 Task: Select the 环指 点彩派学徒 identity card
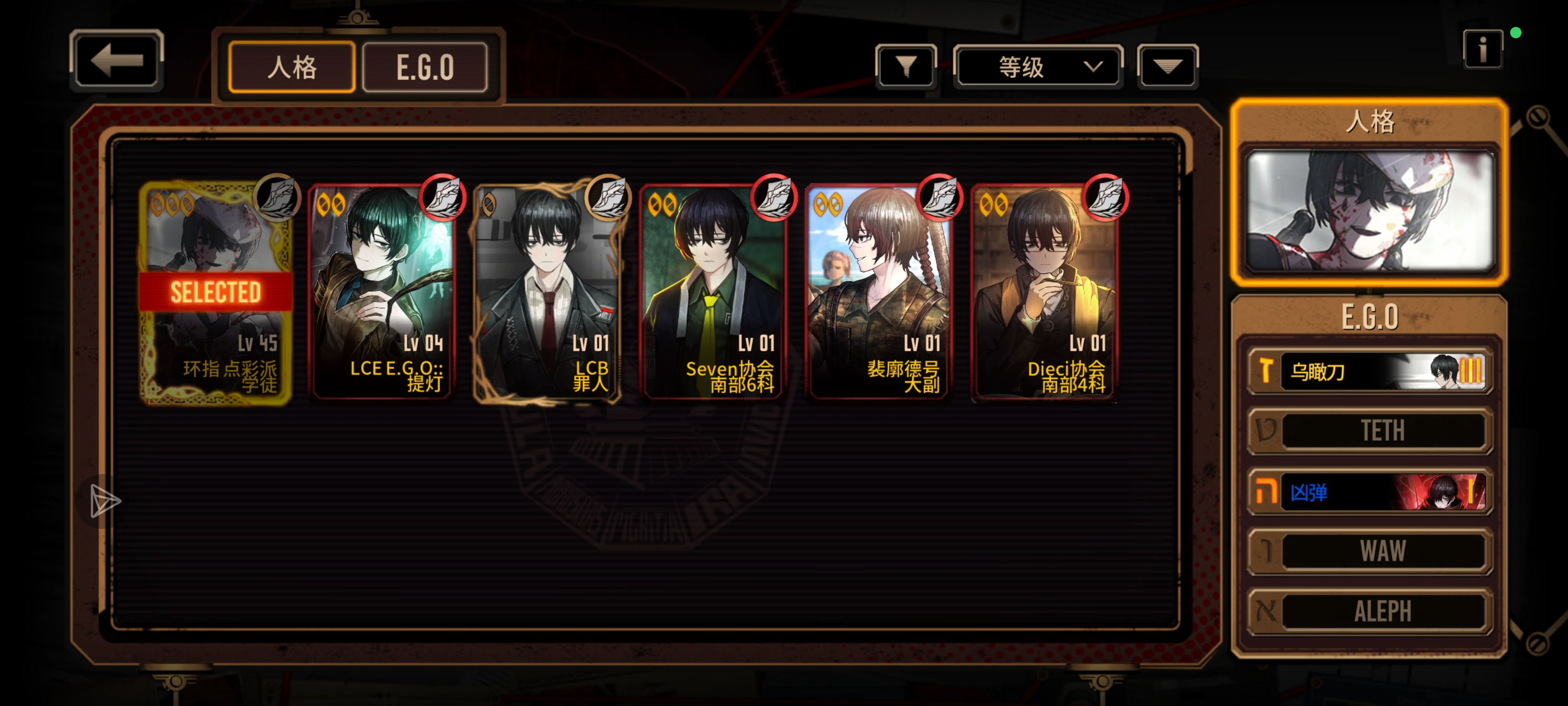[216, 292]
